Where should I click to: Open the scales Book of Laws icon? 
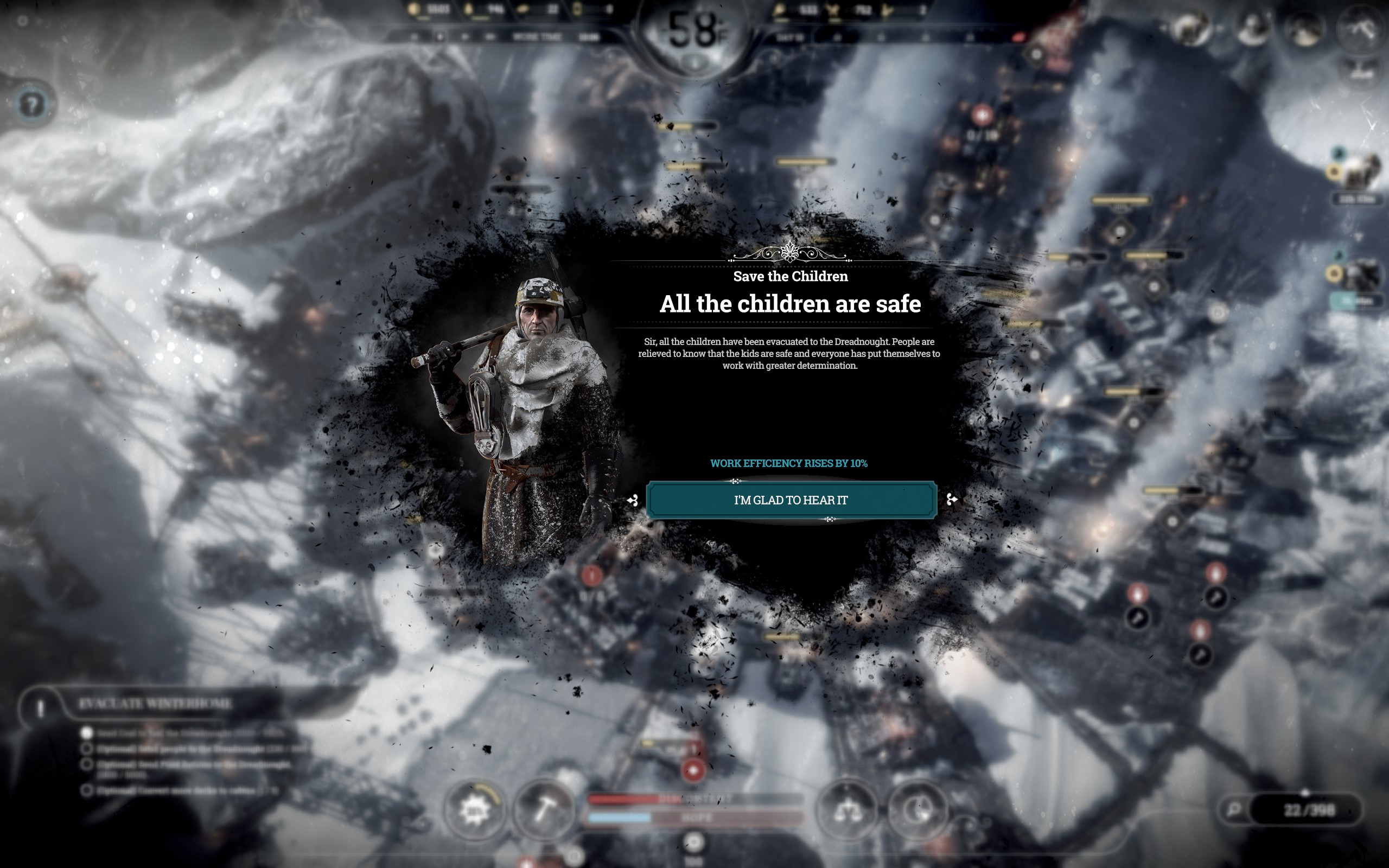coord(847,810)
